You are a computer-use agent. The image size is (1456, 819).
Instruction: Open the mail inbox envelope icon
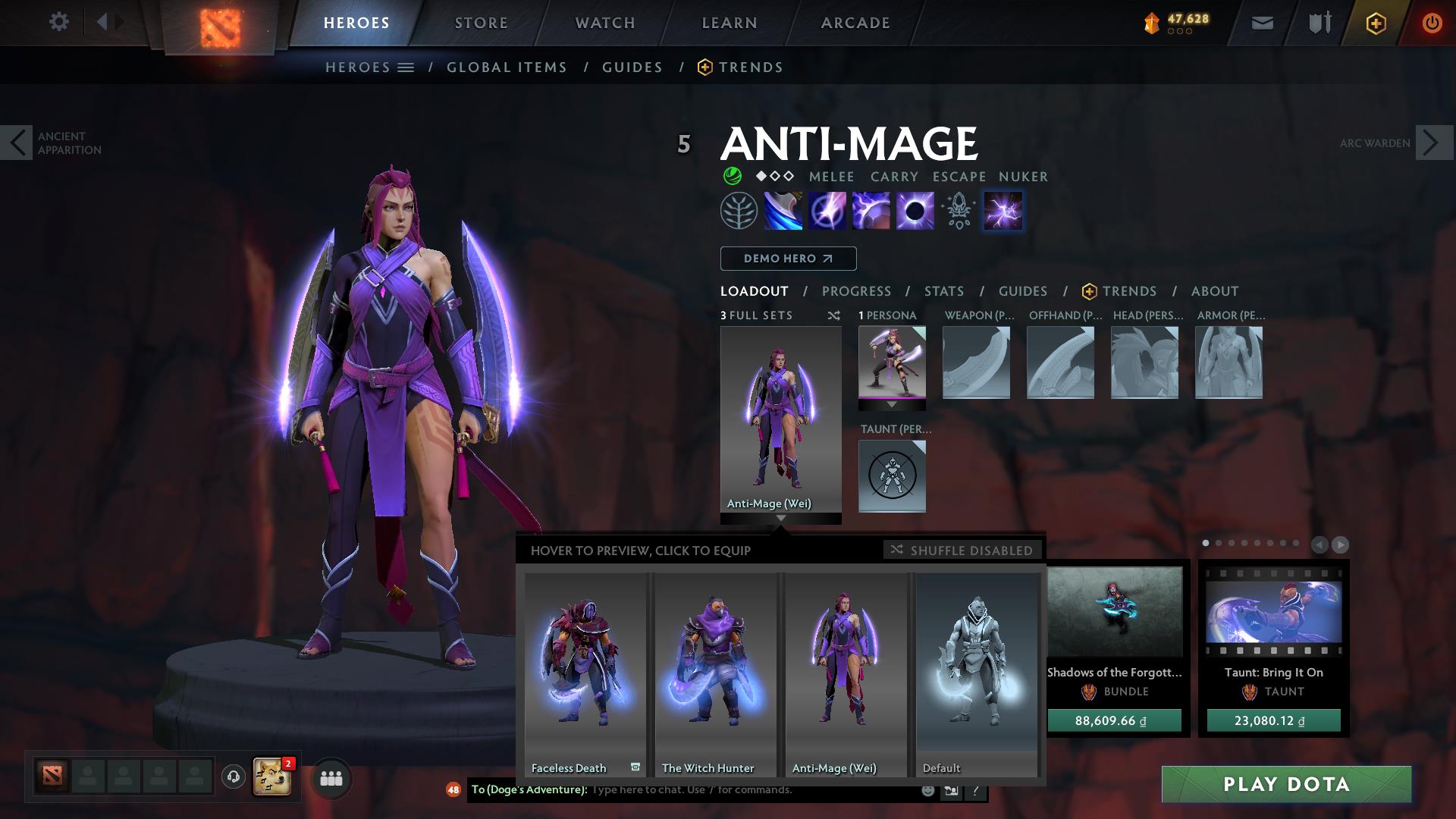1261,23
